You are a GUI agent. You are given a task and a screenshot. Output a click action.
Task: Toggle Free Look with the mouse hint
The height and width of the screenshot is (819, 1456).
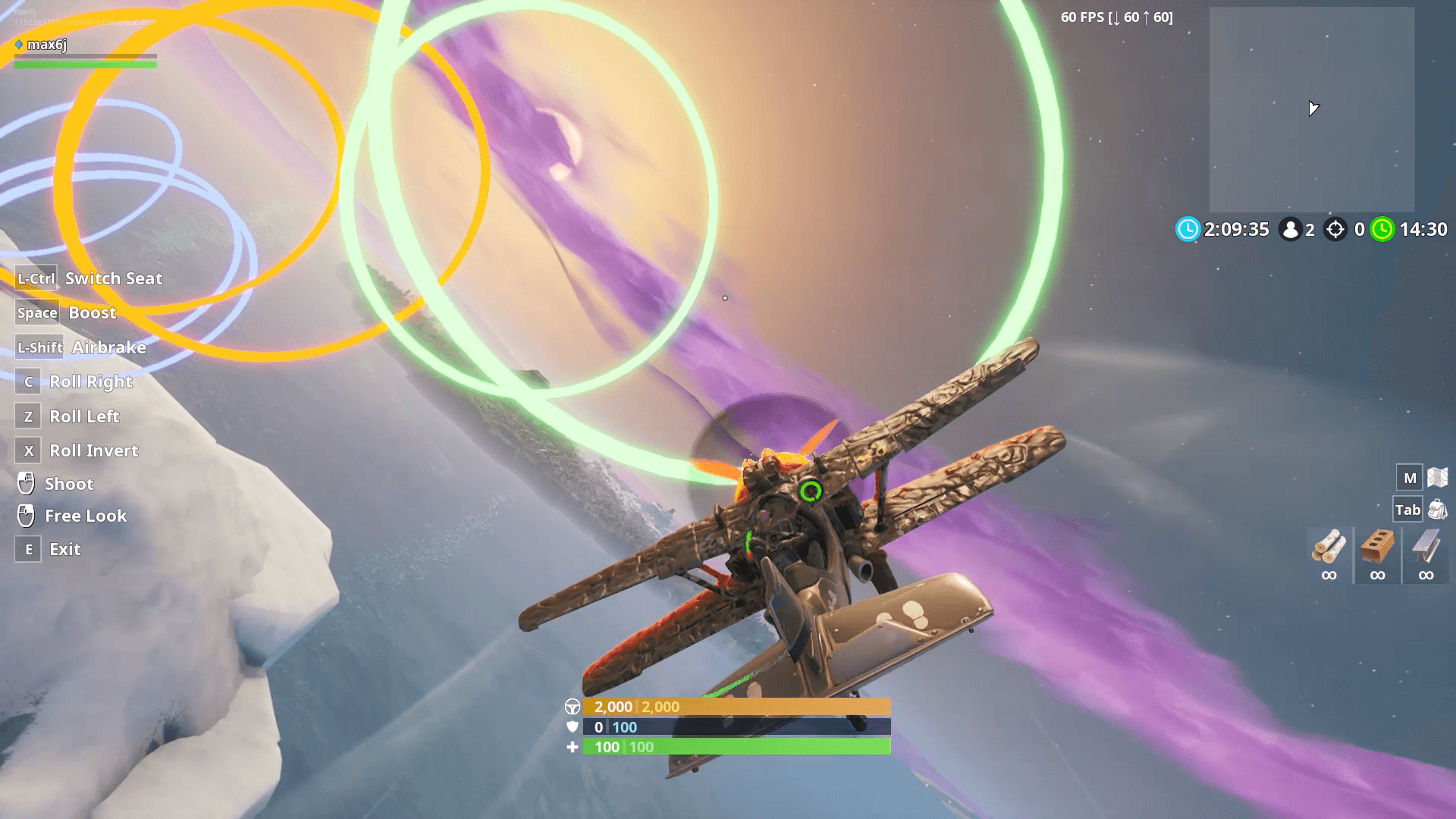tap(85, 516)
